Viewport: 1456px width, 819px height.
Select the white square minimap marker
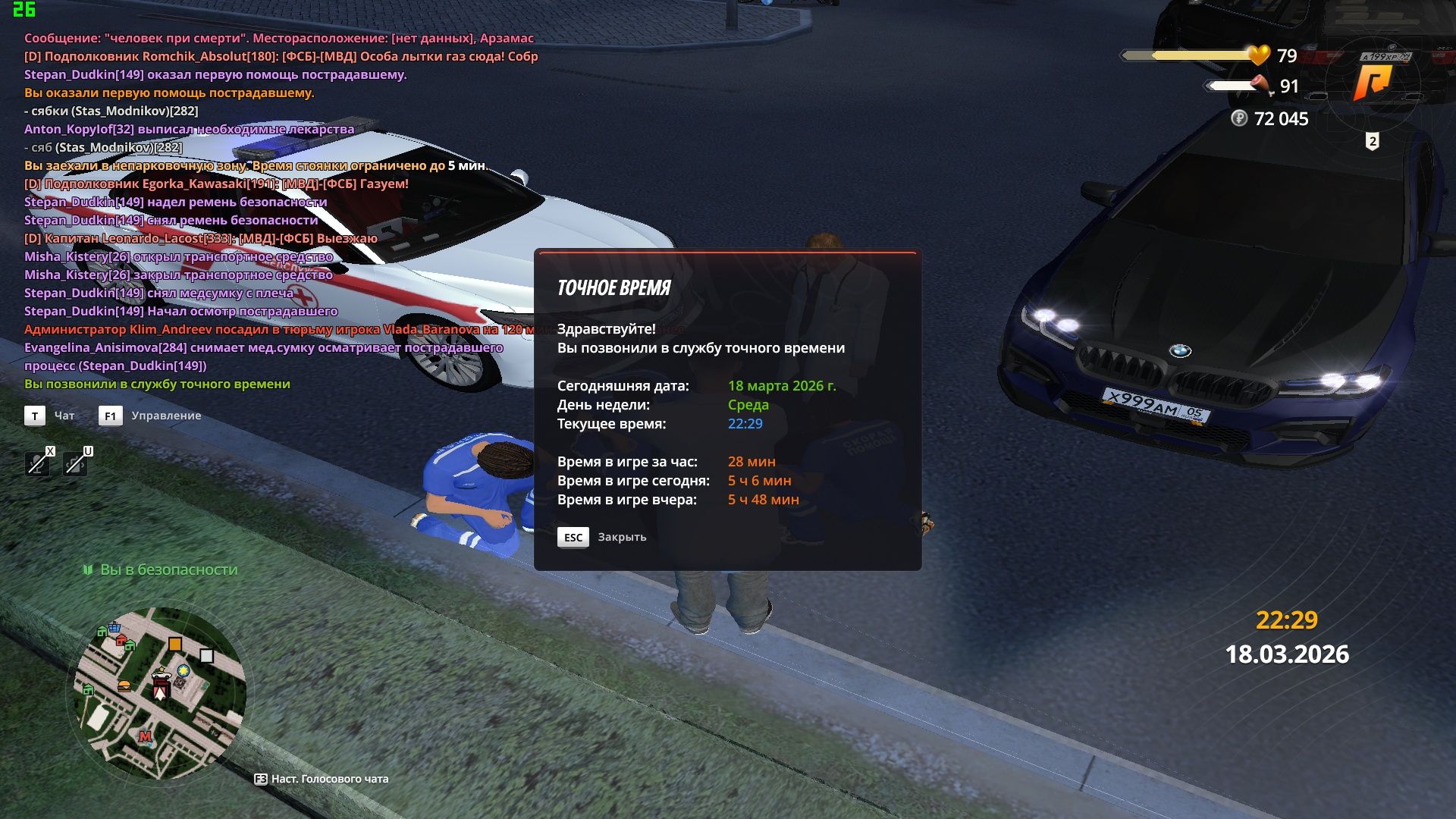pyautogui.click(x=206, y=656)
